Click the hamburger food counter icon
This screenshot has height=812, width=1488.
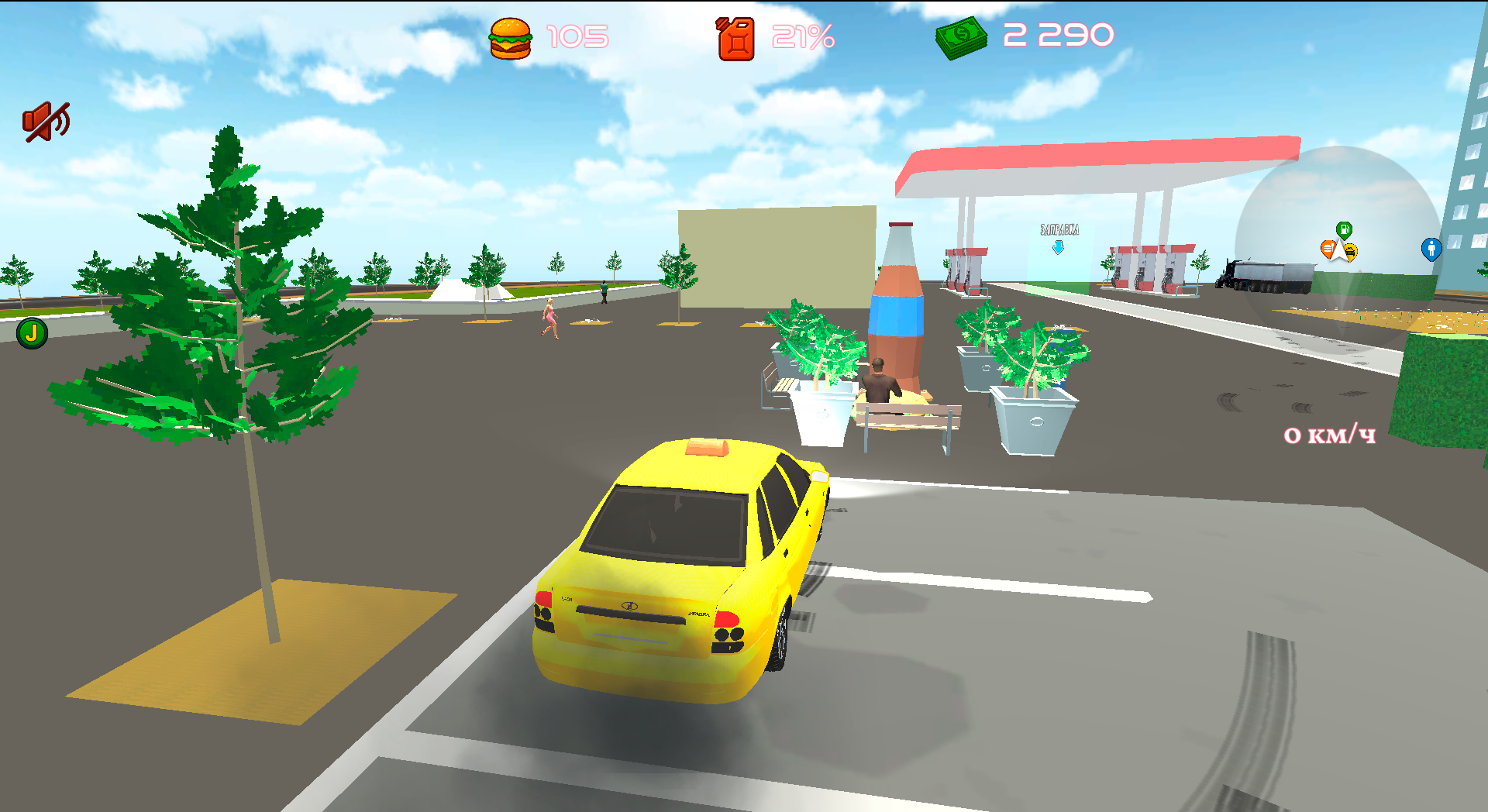point(511,38)
